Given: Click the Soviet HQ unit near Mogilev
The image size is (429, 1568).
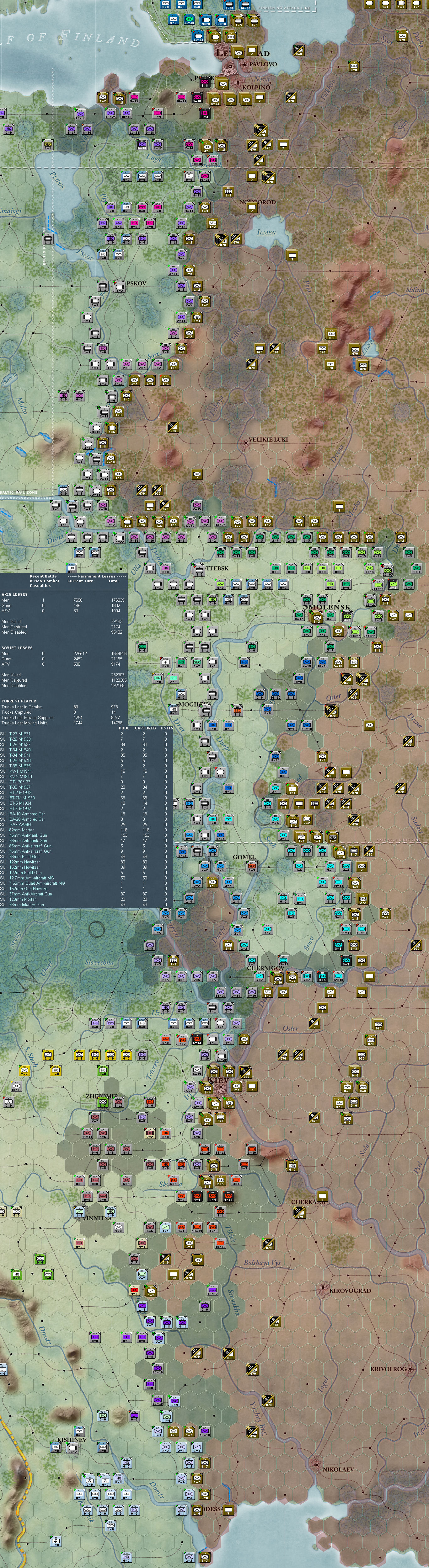Looking at the screenshot, I should (212, 726).
